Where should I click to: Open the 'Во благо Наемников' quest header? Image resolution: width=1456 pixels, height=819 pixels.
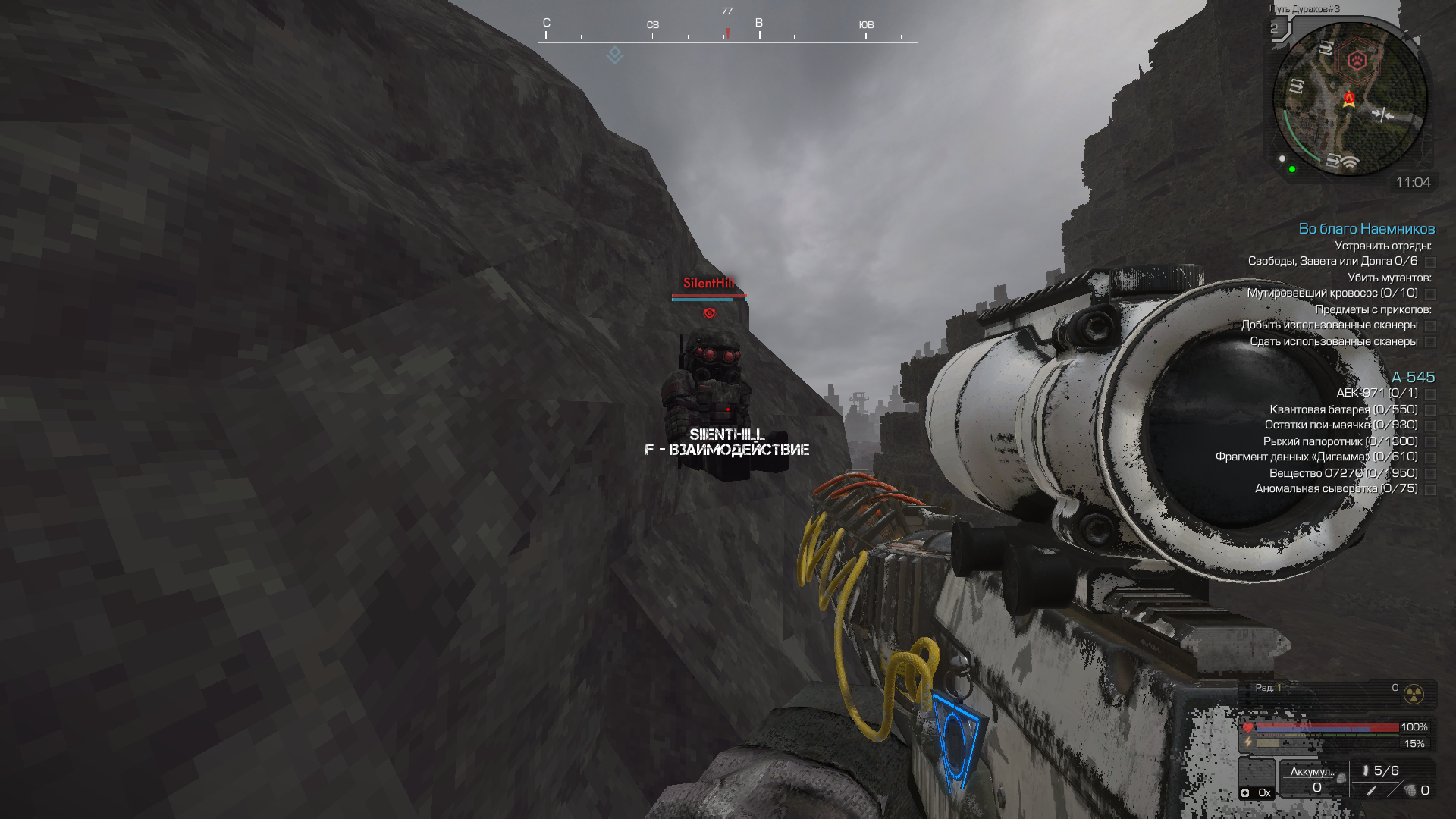pos(1367,229)
